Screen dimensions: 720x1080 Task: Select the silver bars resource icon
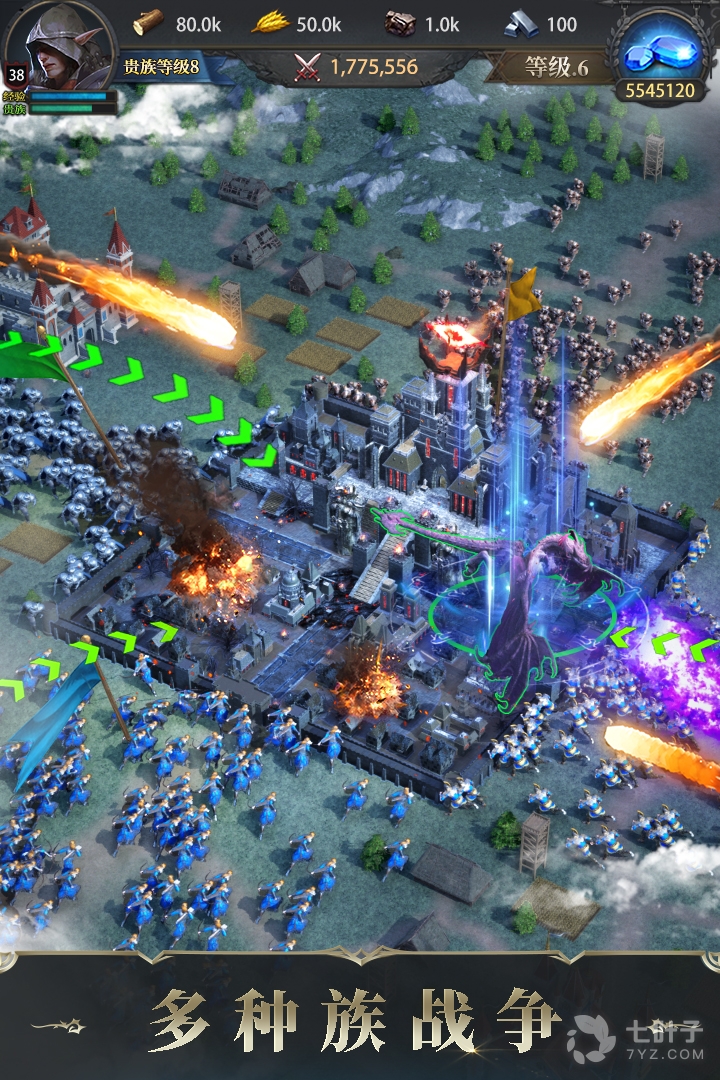tap(520, 23)
